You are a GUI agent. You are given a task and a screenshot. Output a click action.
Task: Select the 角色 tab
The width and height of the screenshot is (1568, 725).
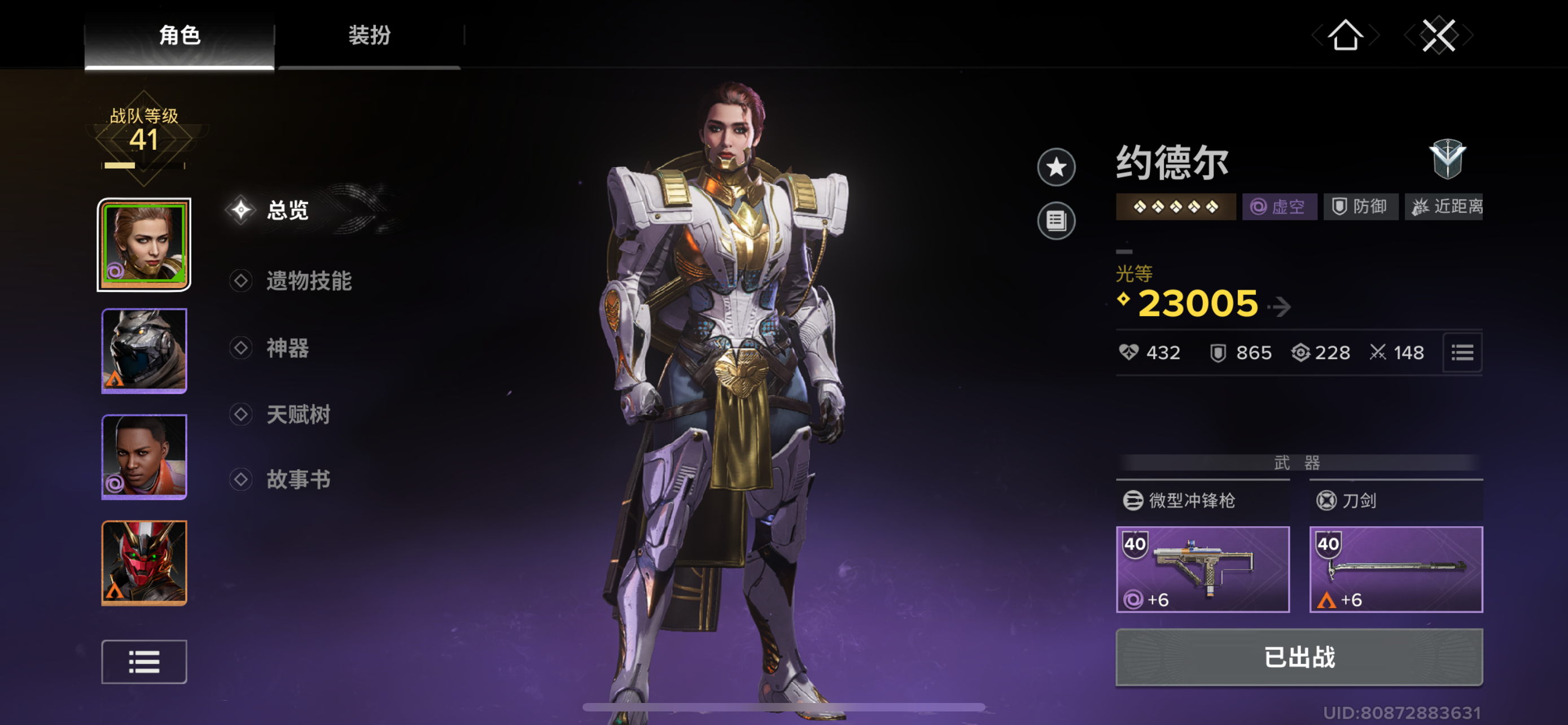(179, 36)
